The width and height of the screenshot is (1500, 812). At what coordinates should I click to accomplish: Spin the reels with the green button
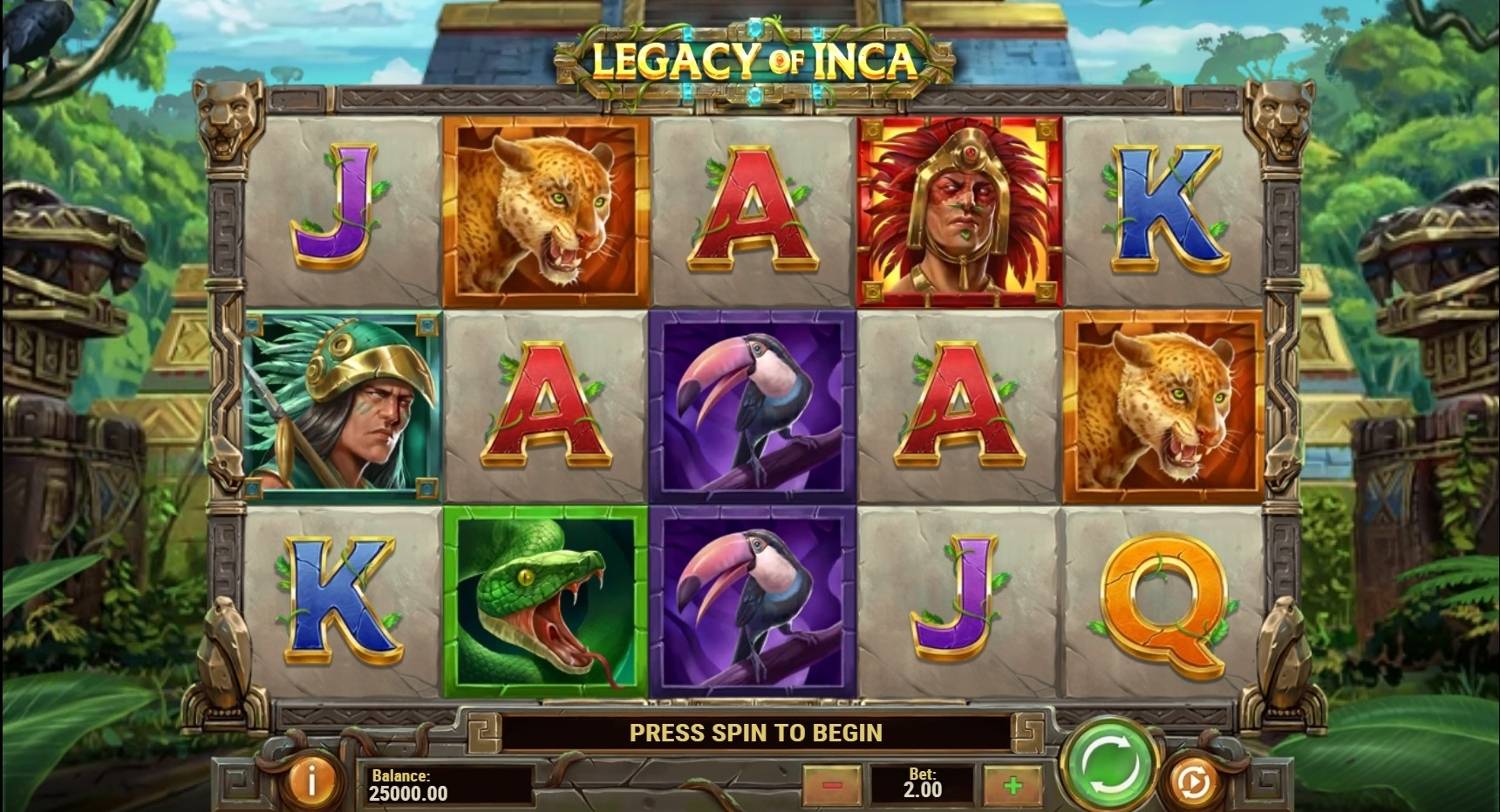click(1108, 764)
